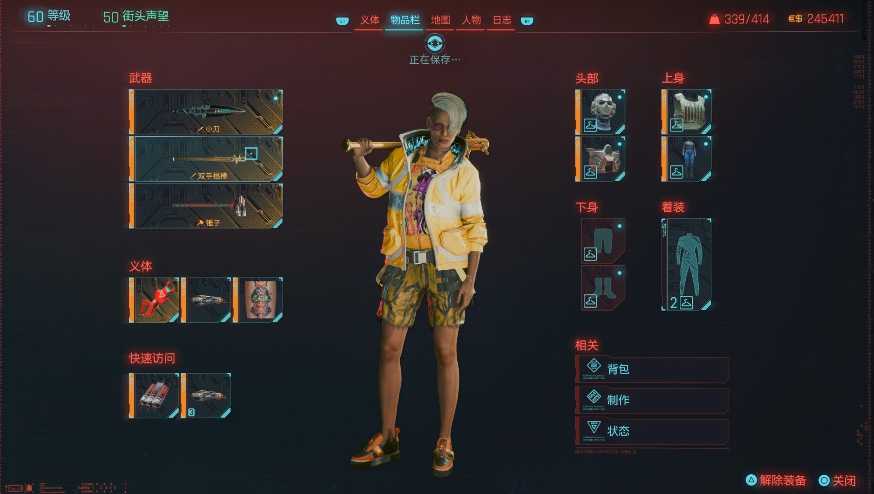Select the grenade quick access slot
This screenshot has width=874, height=494.
point(155,395)
